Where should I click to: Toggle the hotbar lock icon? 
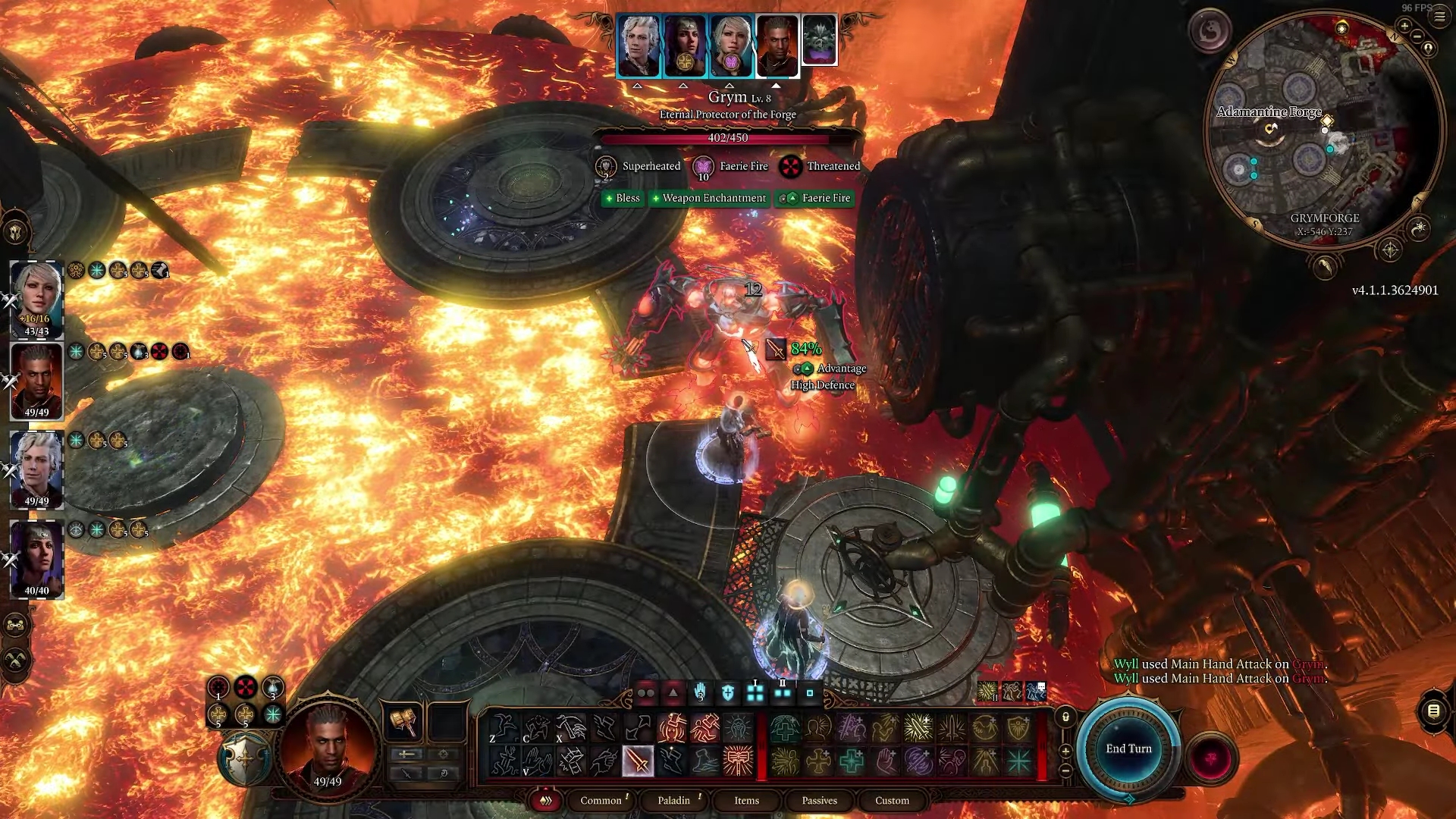click(x=1065, y=717)
